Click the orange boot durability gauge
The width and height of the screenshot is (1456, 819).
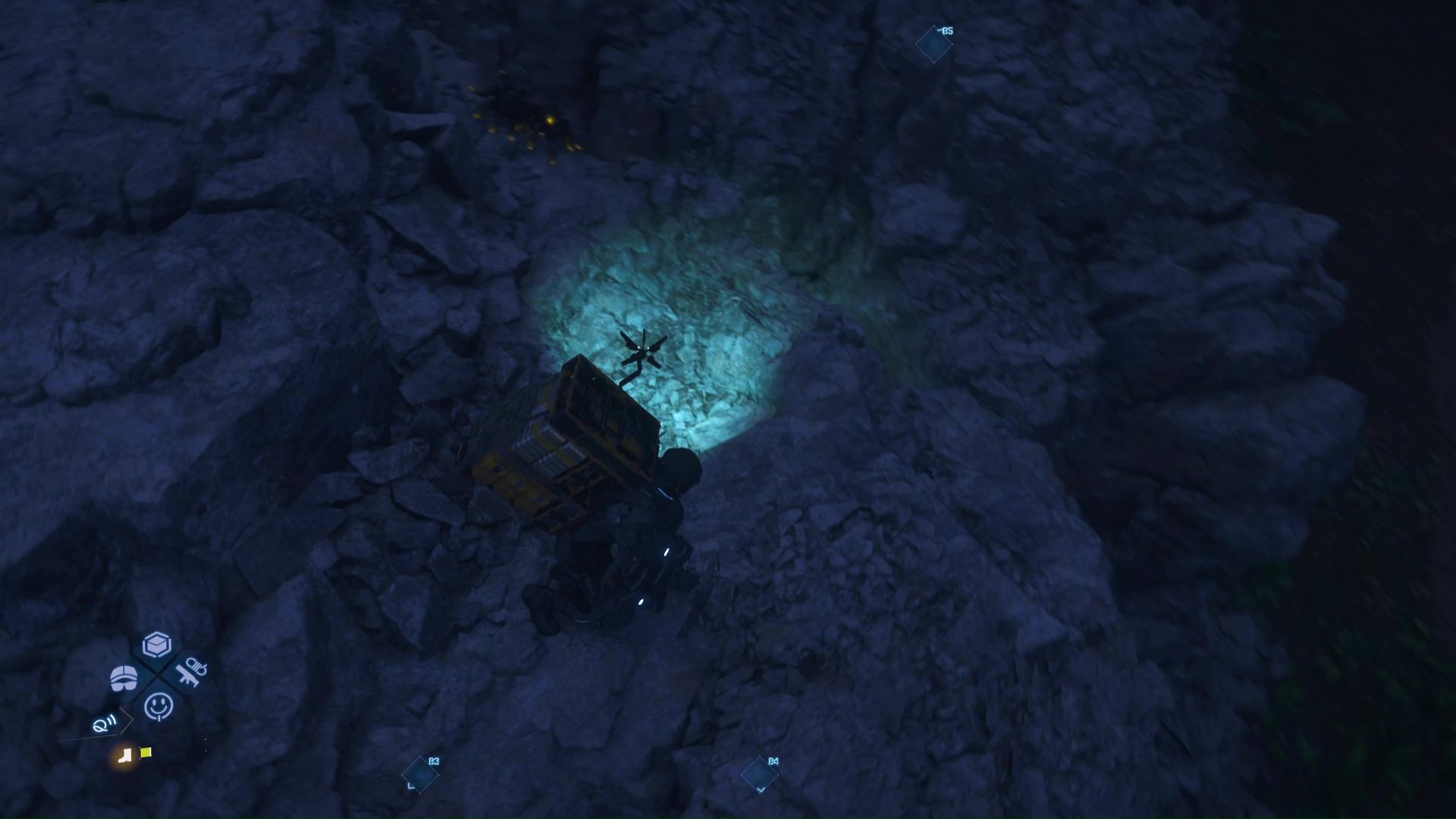point(126,758)
